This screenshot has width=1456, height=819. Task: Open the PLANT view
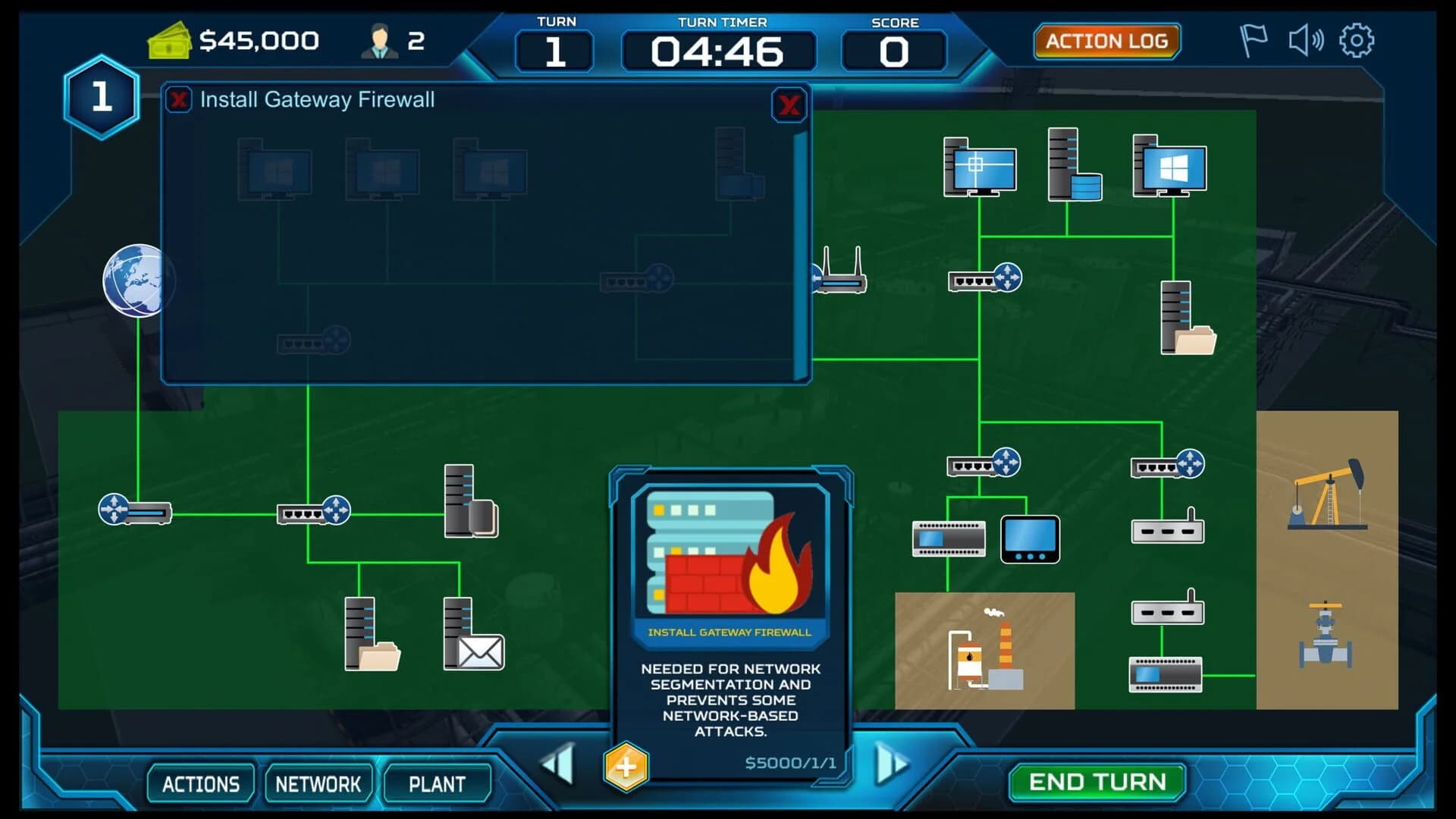pyautogui.click(x=438, y=783)
